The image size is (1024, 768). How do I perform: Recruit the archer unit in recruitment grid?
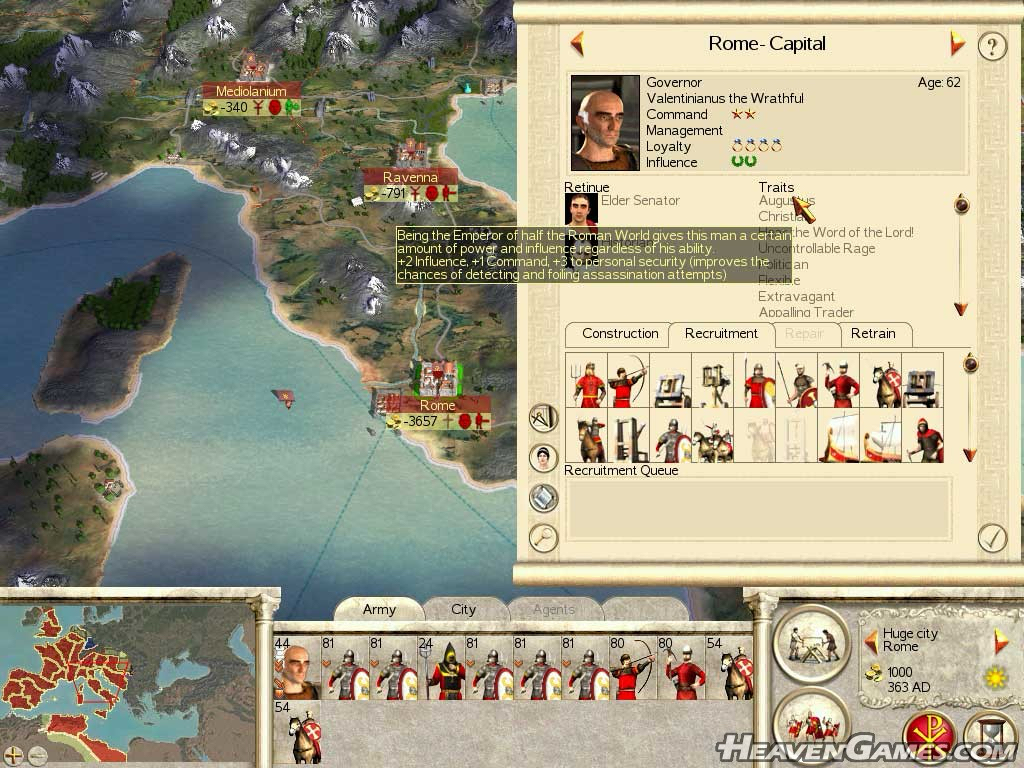(x=628, y=380)
